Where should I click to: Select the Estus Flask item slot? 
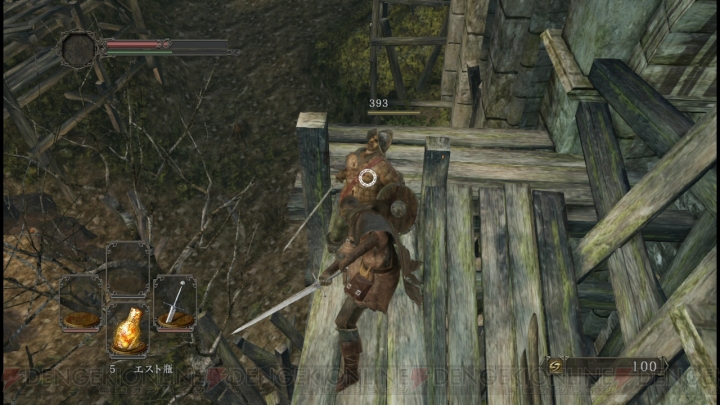(127, 329)
